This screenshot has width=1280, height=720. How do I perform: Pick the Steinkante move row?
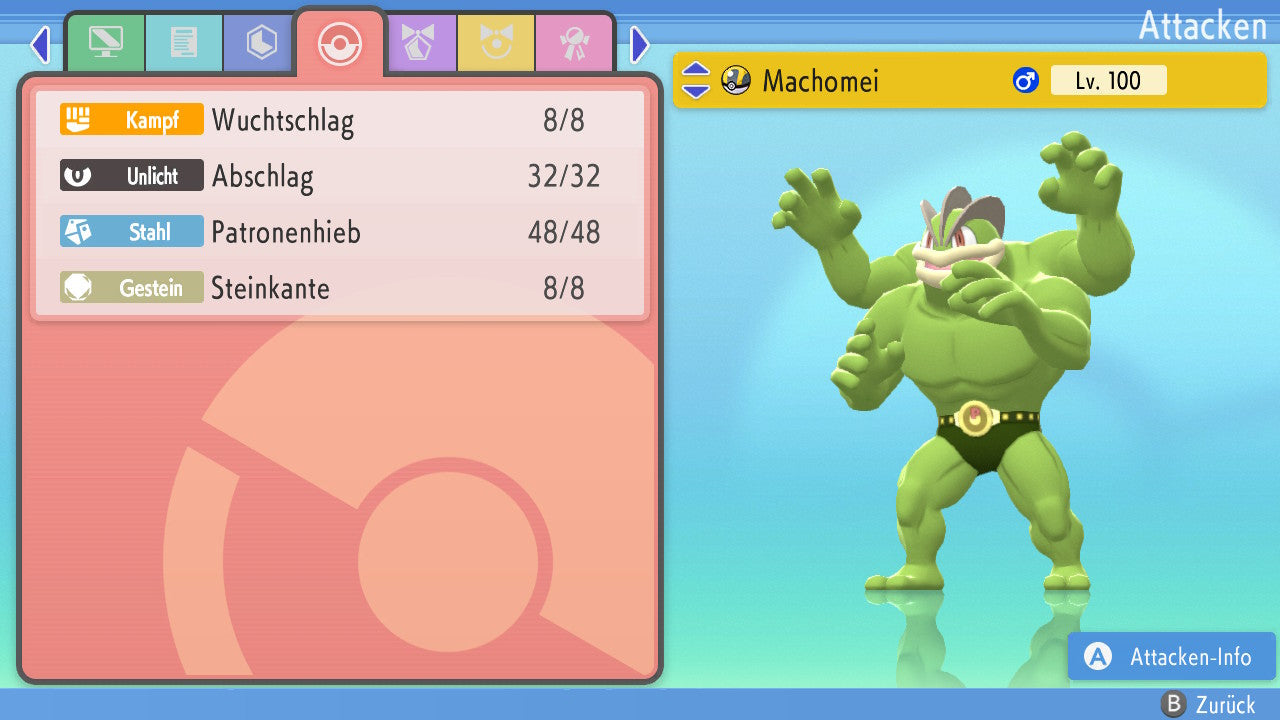pyautogui.click(x=340, y=288)
